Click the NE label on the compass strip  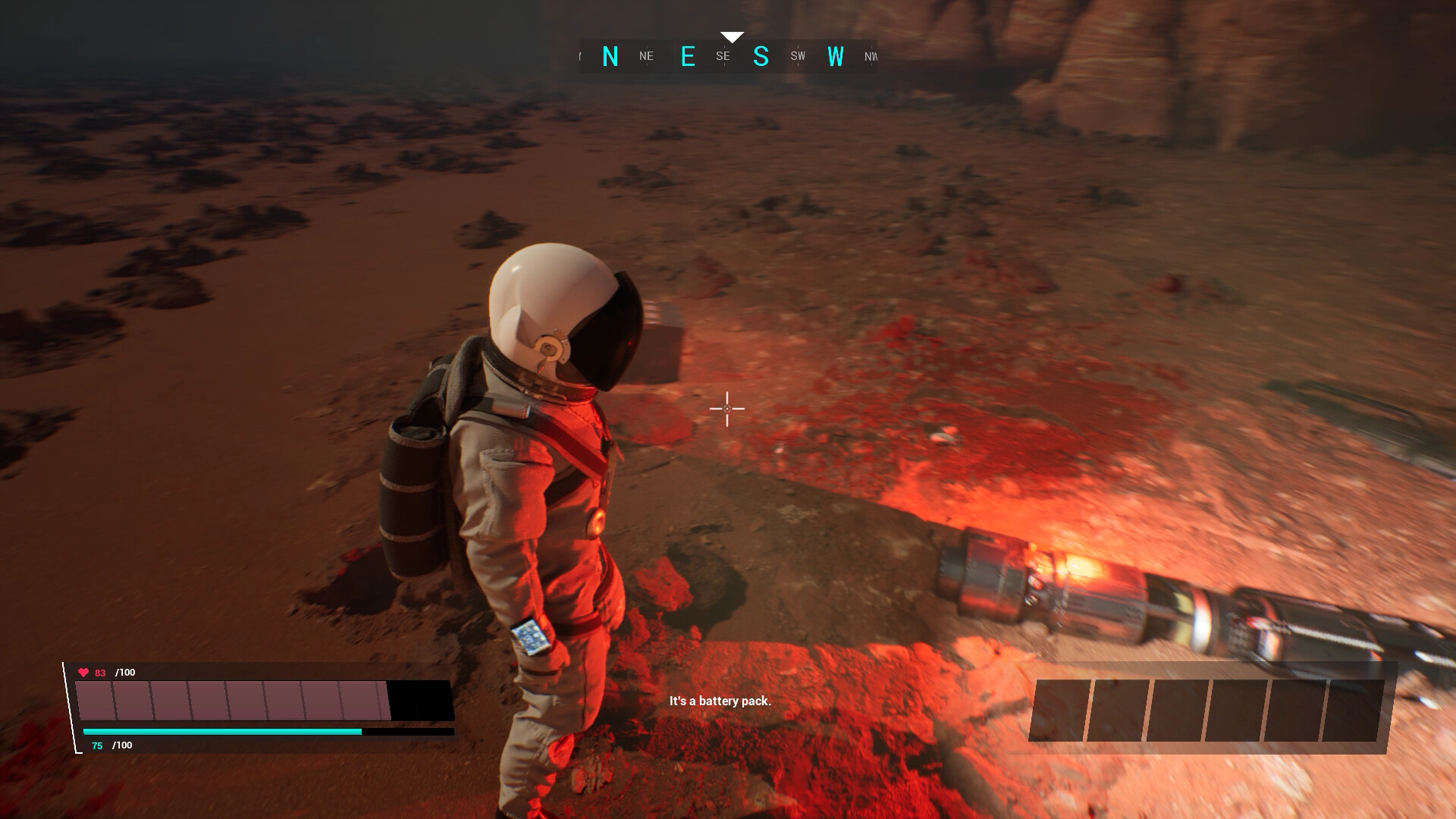tap(647, 55)
